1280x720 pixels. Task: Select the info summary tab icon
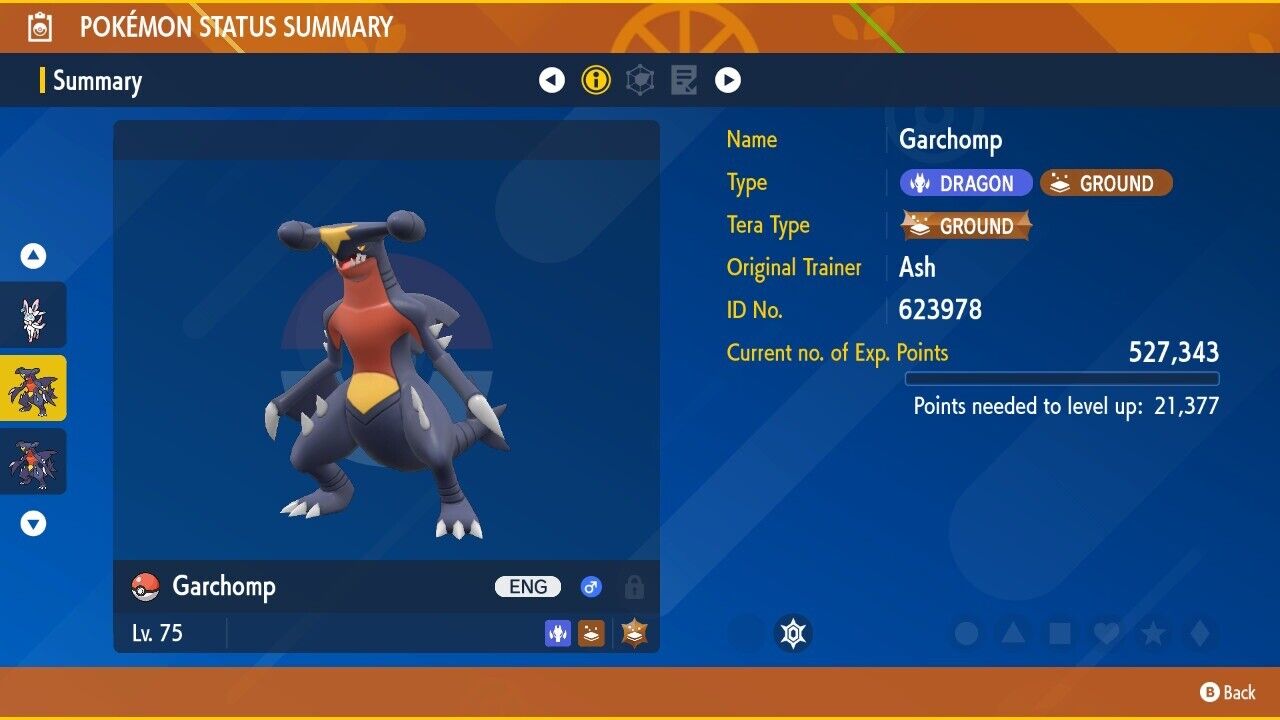point(596,80)
